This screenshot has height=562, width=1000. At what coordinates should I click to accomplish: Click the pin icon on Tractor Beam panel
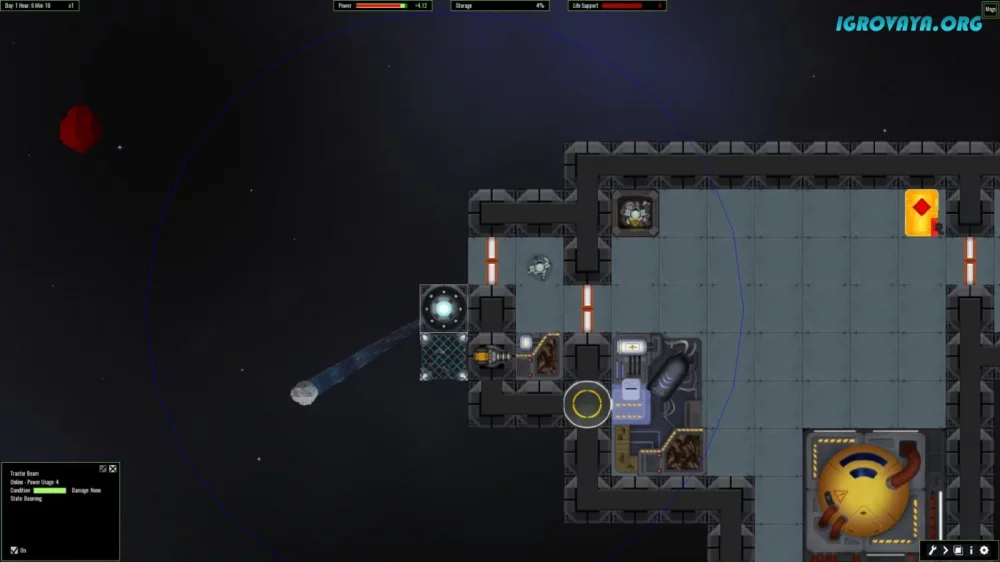(103, 468)
